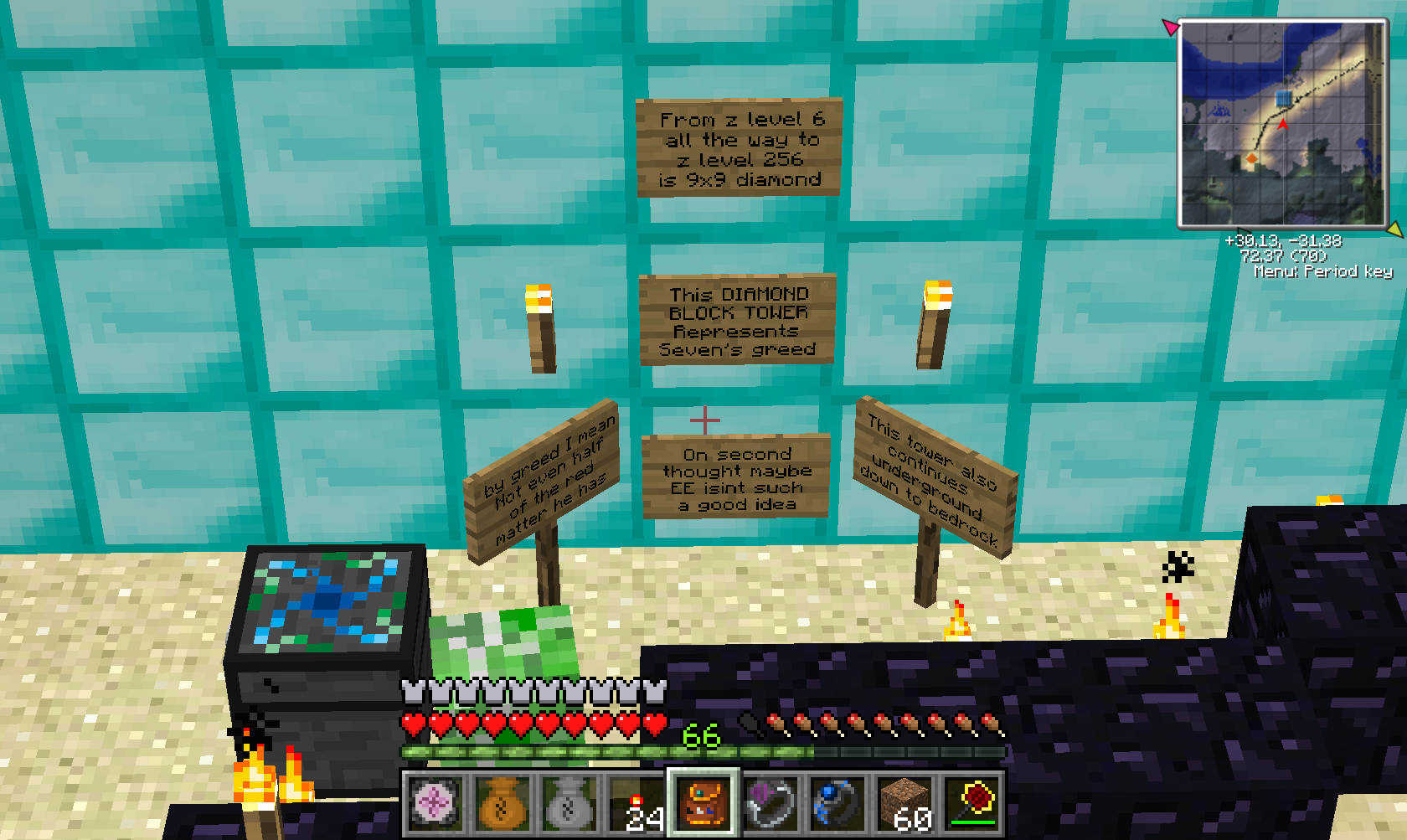
Task: Select the orange backpack hotbar slot
Action: (703, 803)
